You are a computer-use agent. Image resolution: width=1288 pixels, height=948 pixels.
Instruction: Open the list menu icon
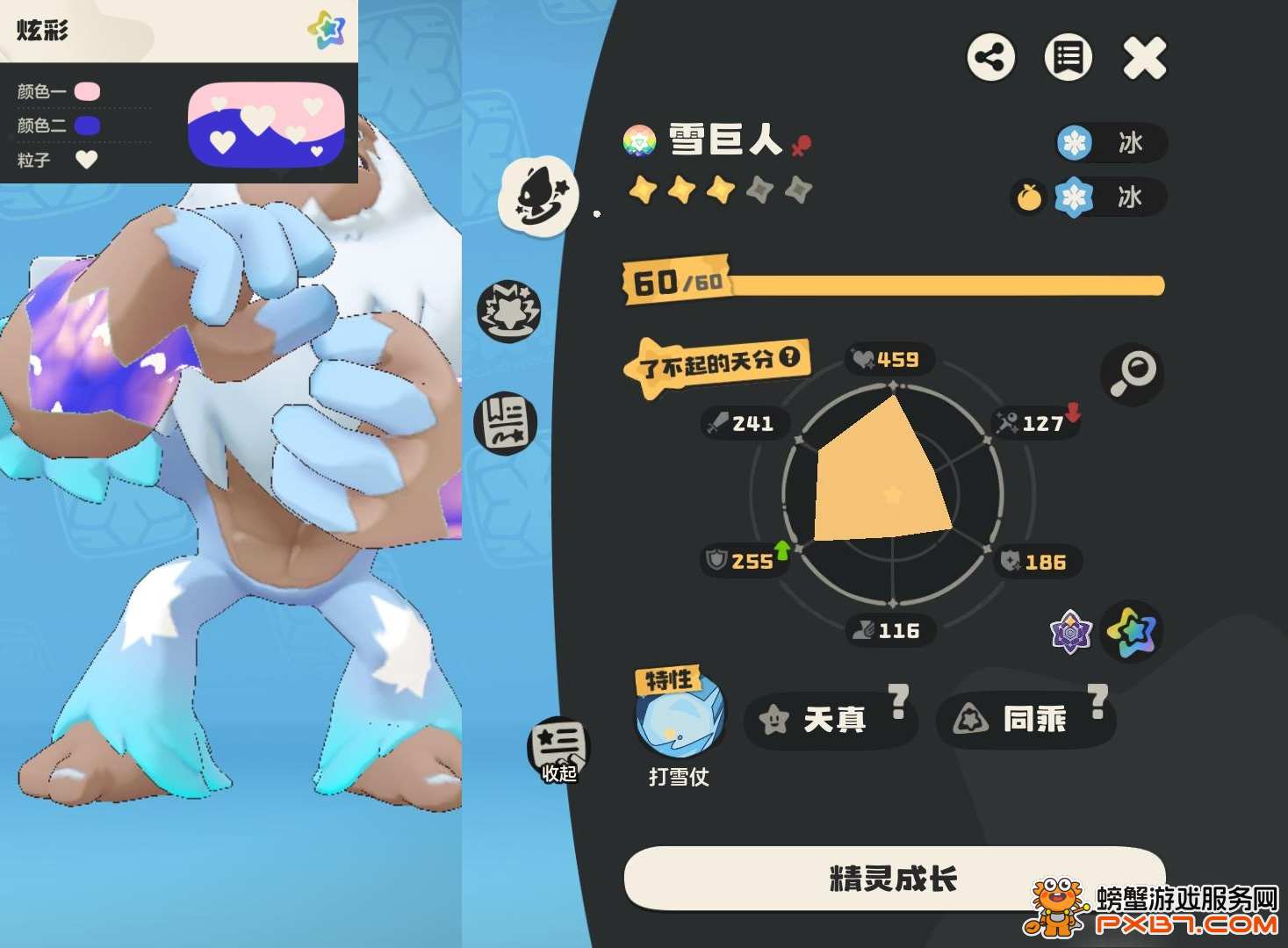(x=1068, y=59)
